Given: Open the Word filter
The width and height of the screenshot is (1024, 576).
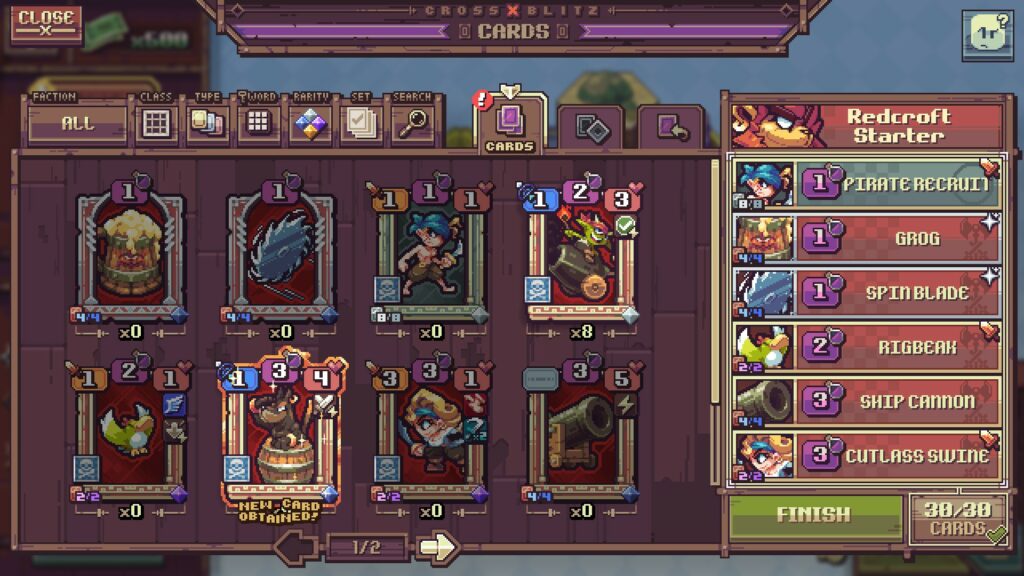Looking at the screenshot, I should (258, 124).
